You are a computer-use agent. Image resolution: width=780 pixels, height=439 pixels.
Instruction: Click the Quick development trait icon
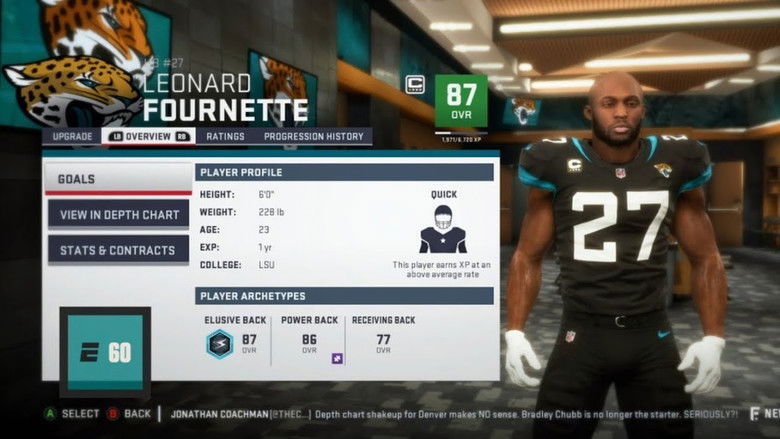tap(442, 230)
